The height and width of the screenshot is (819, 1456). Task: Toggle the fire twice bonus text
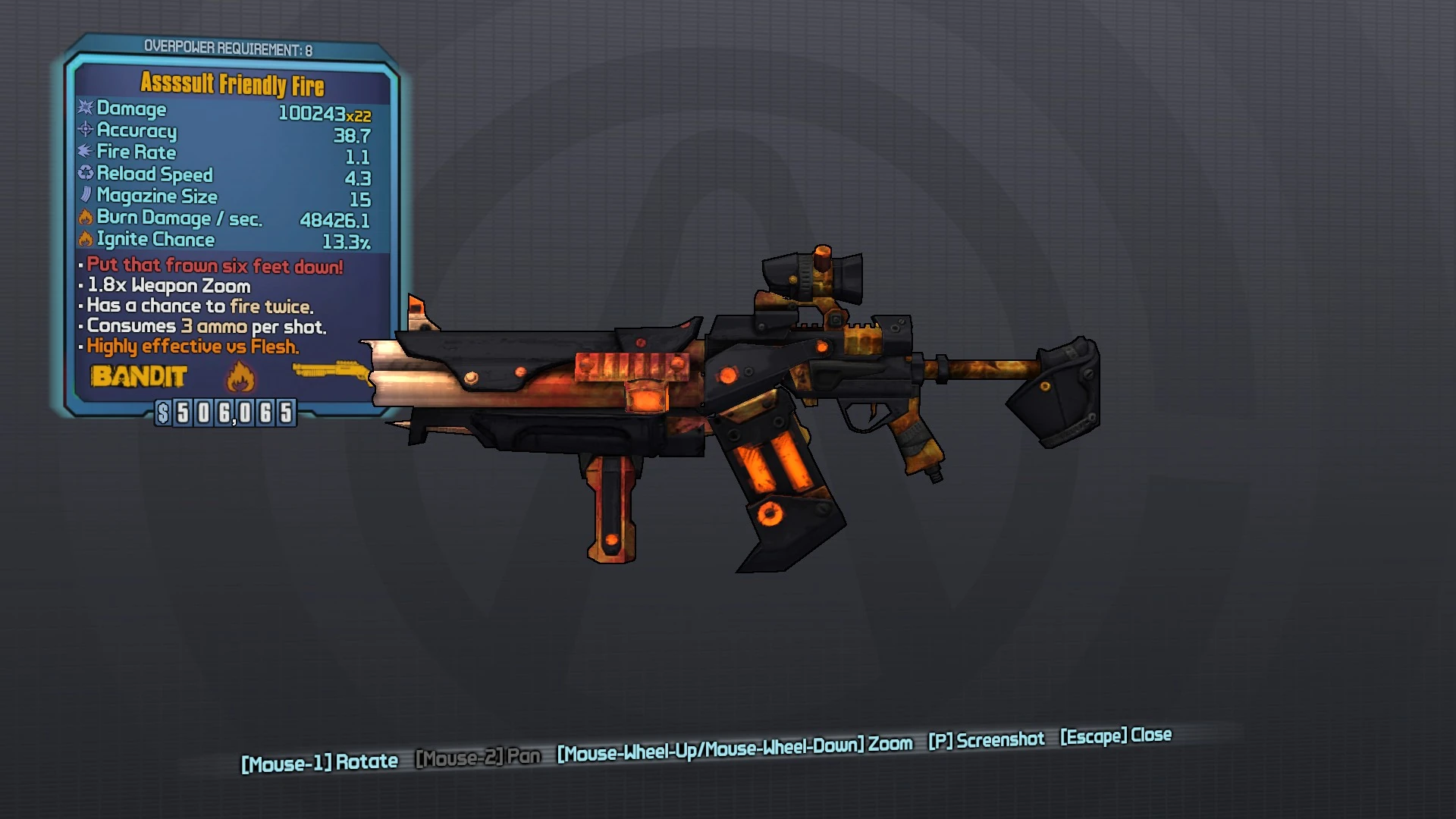[x=269, y=307]
